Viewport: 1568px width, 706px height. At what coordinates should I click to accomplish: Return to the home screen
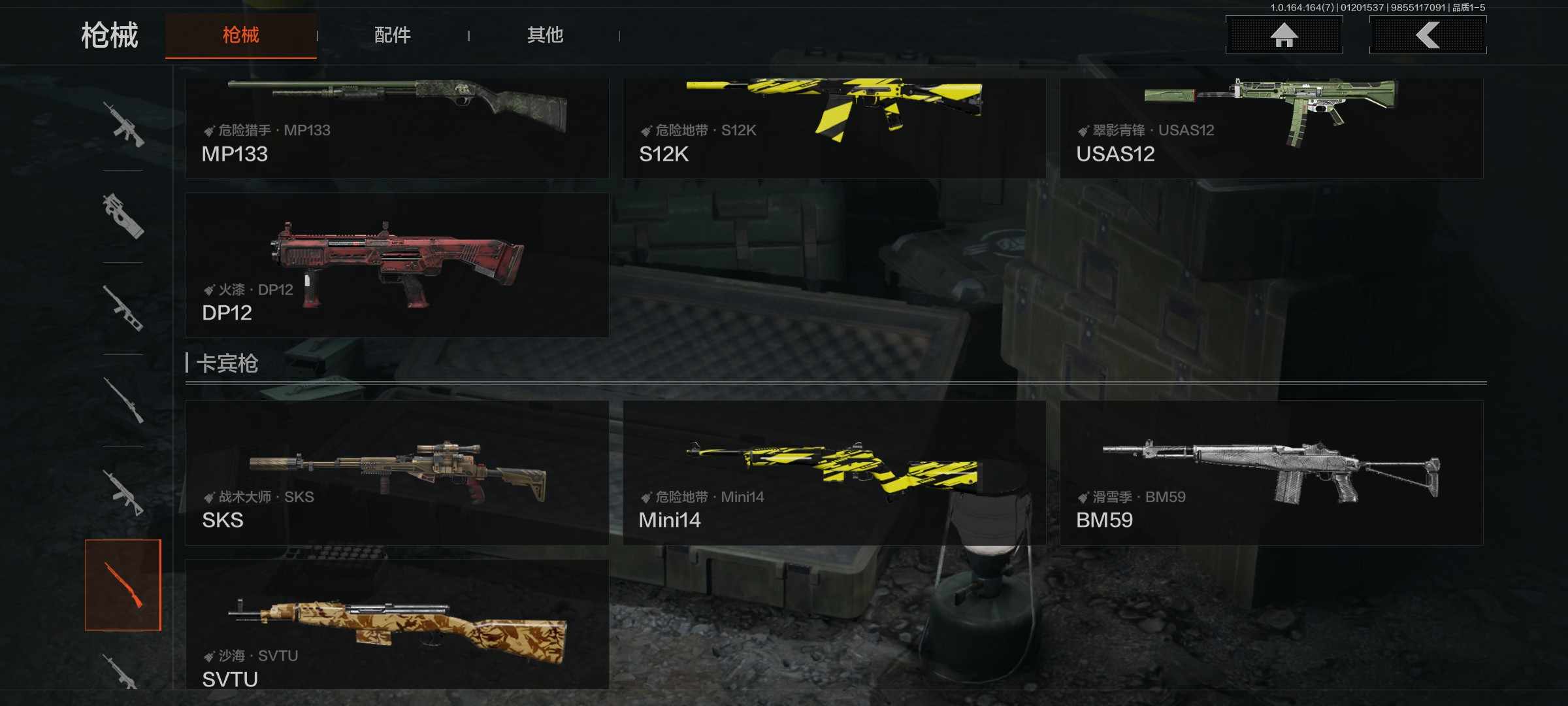[1284, 35]
